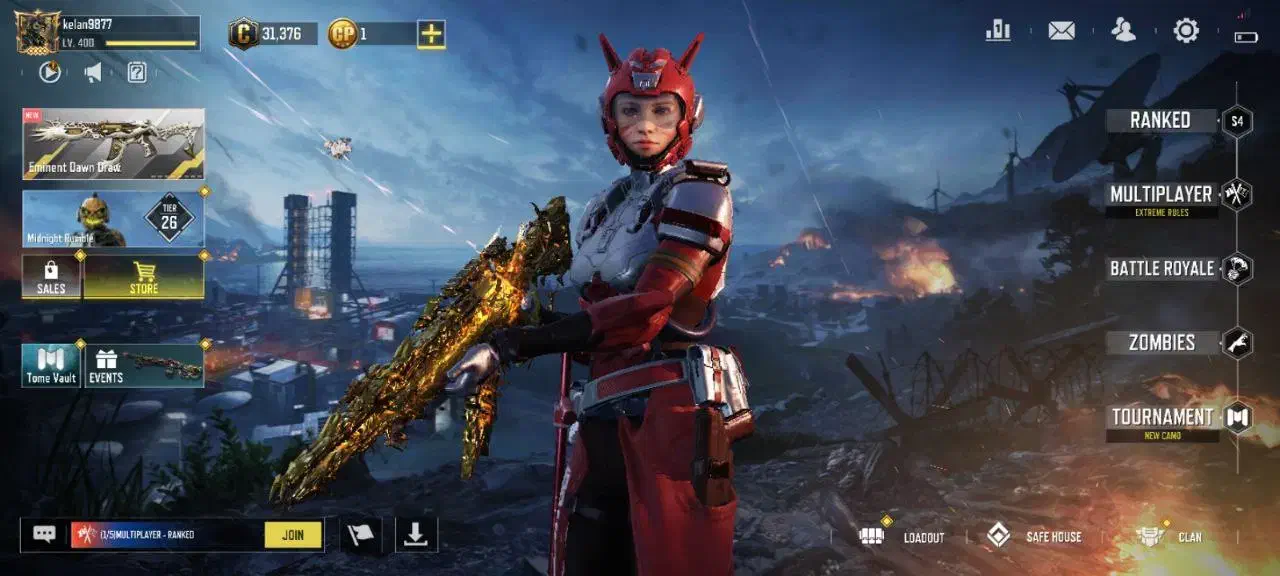Open the Clan page
Screen dimensions: 1280x576
1170,537
